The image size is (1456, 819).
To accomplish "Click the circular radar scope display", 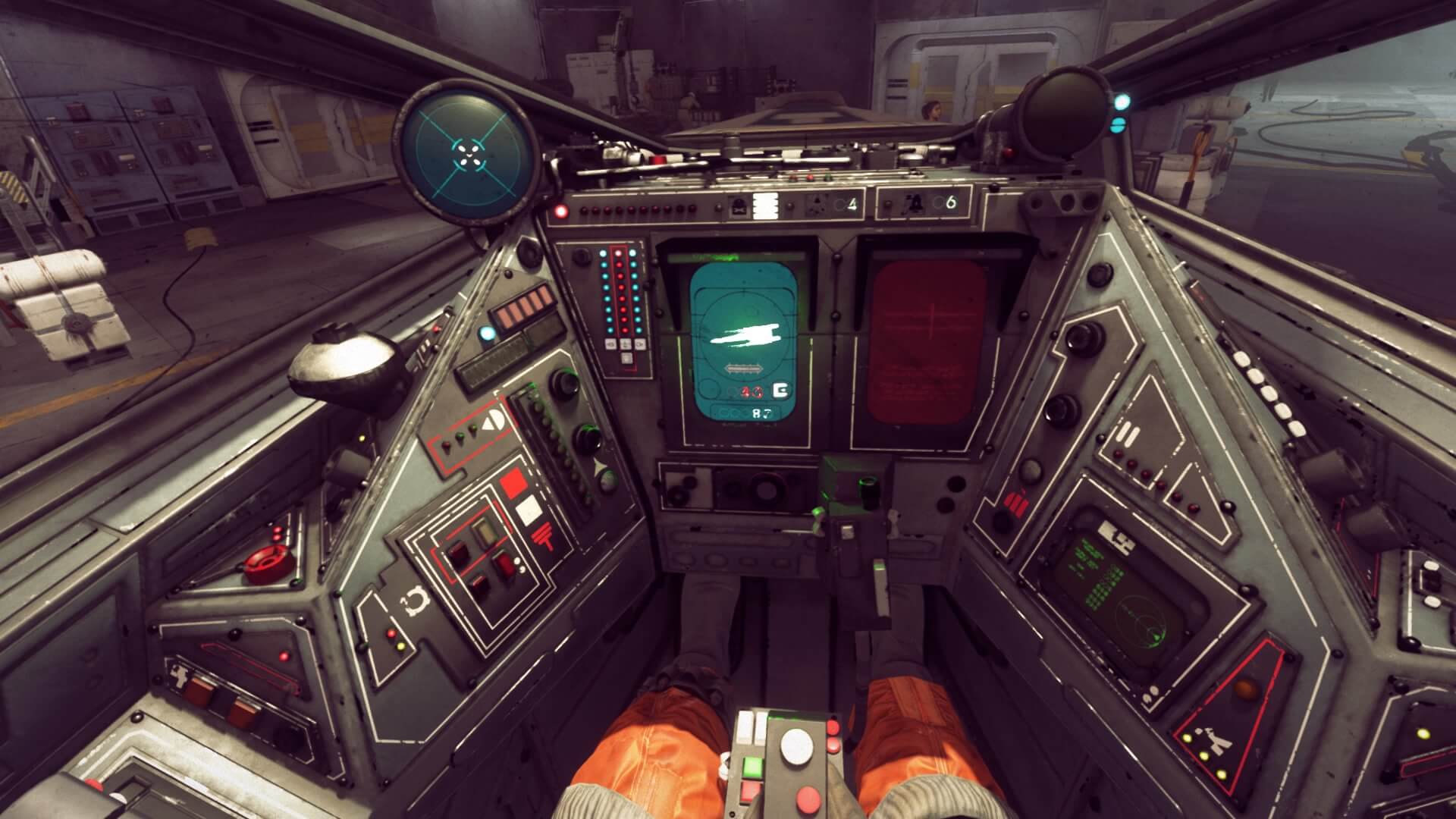I will pos(468,152).
